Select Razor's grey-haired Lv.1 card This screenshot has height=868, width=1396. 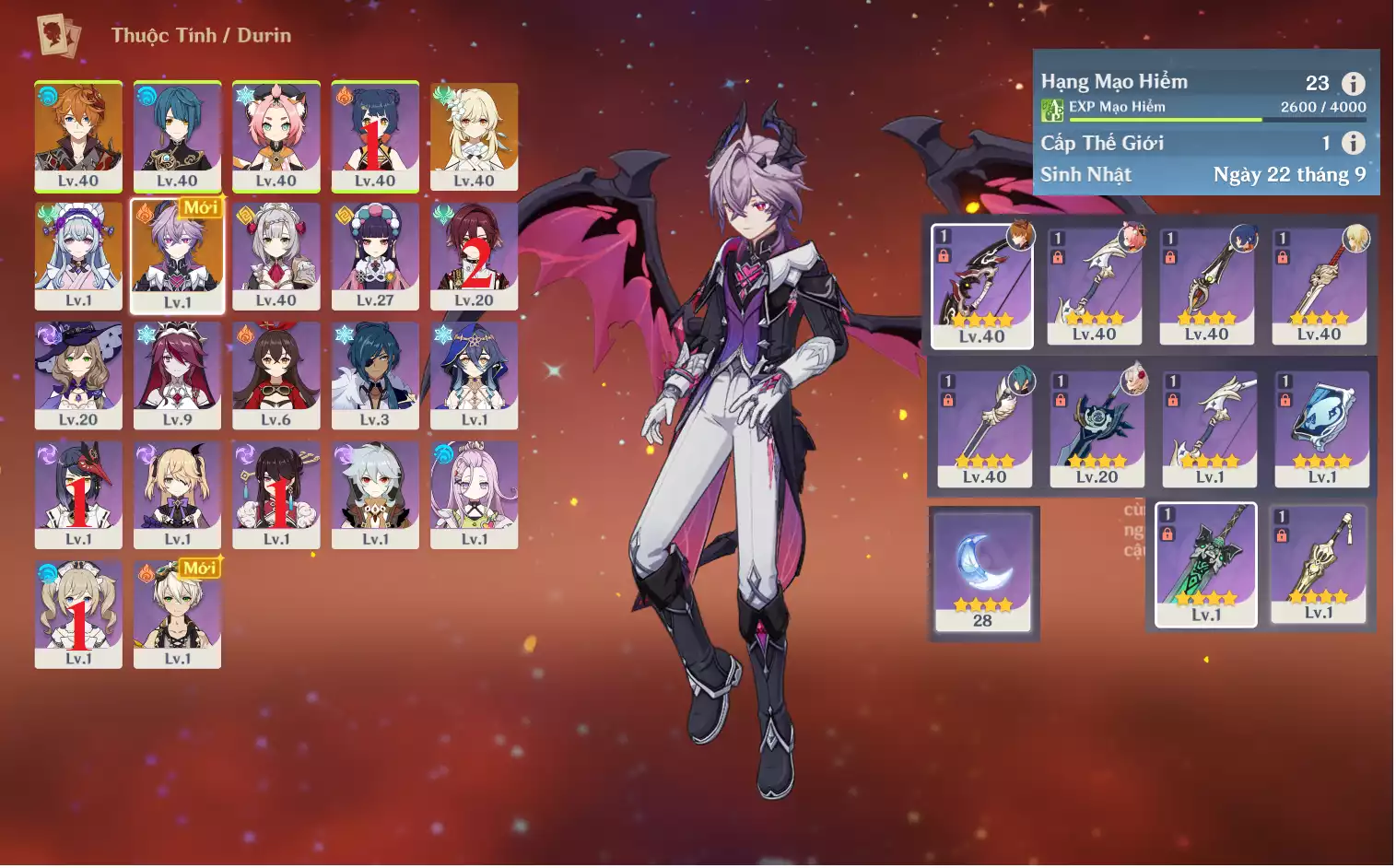pyautogui.click(x=375, y=495)
